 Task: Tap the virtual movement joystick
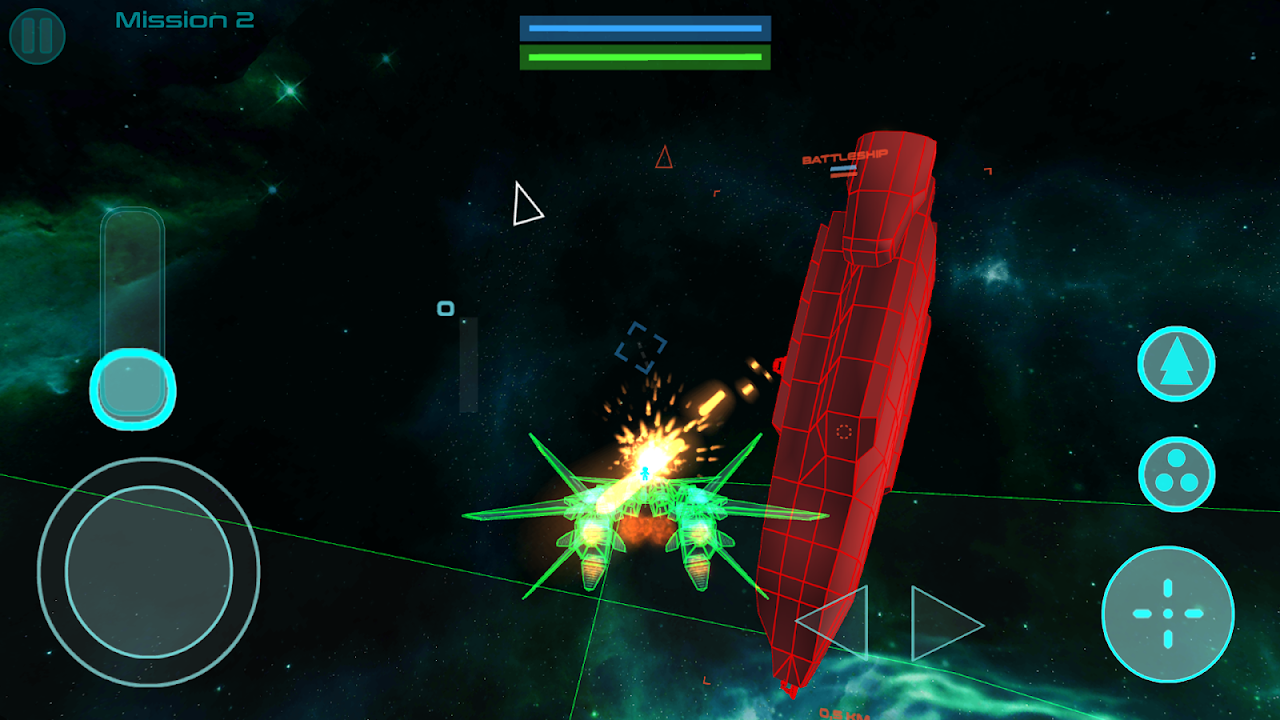coord(149,571)
